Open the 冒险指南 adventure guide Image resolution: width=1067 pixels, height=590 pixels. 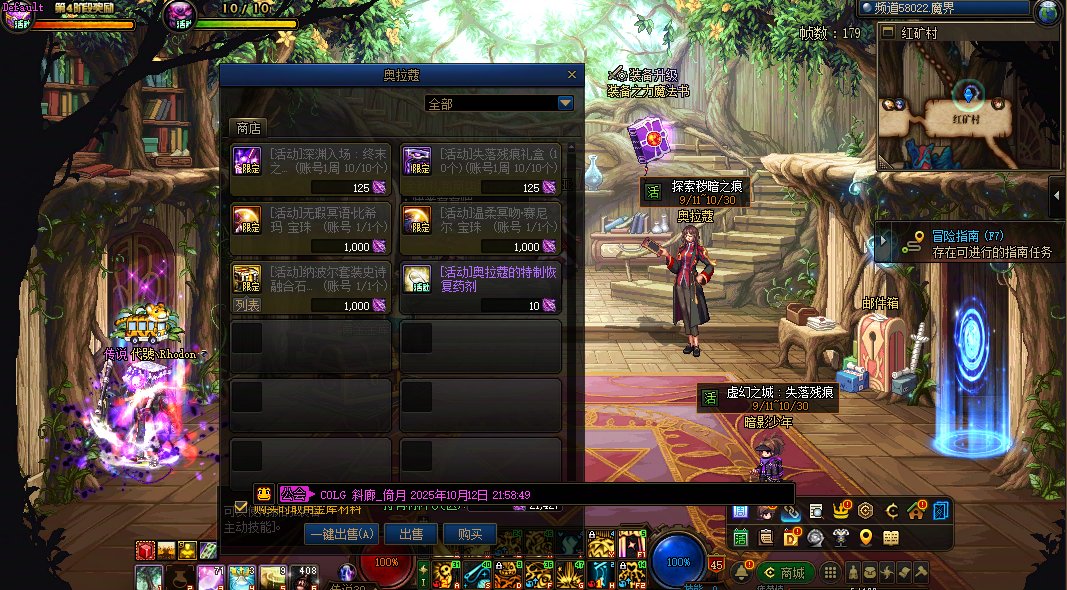coord(965,243)
